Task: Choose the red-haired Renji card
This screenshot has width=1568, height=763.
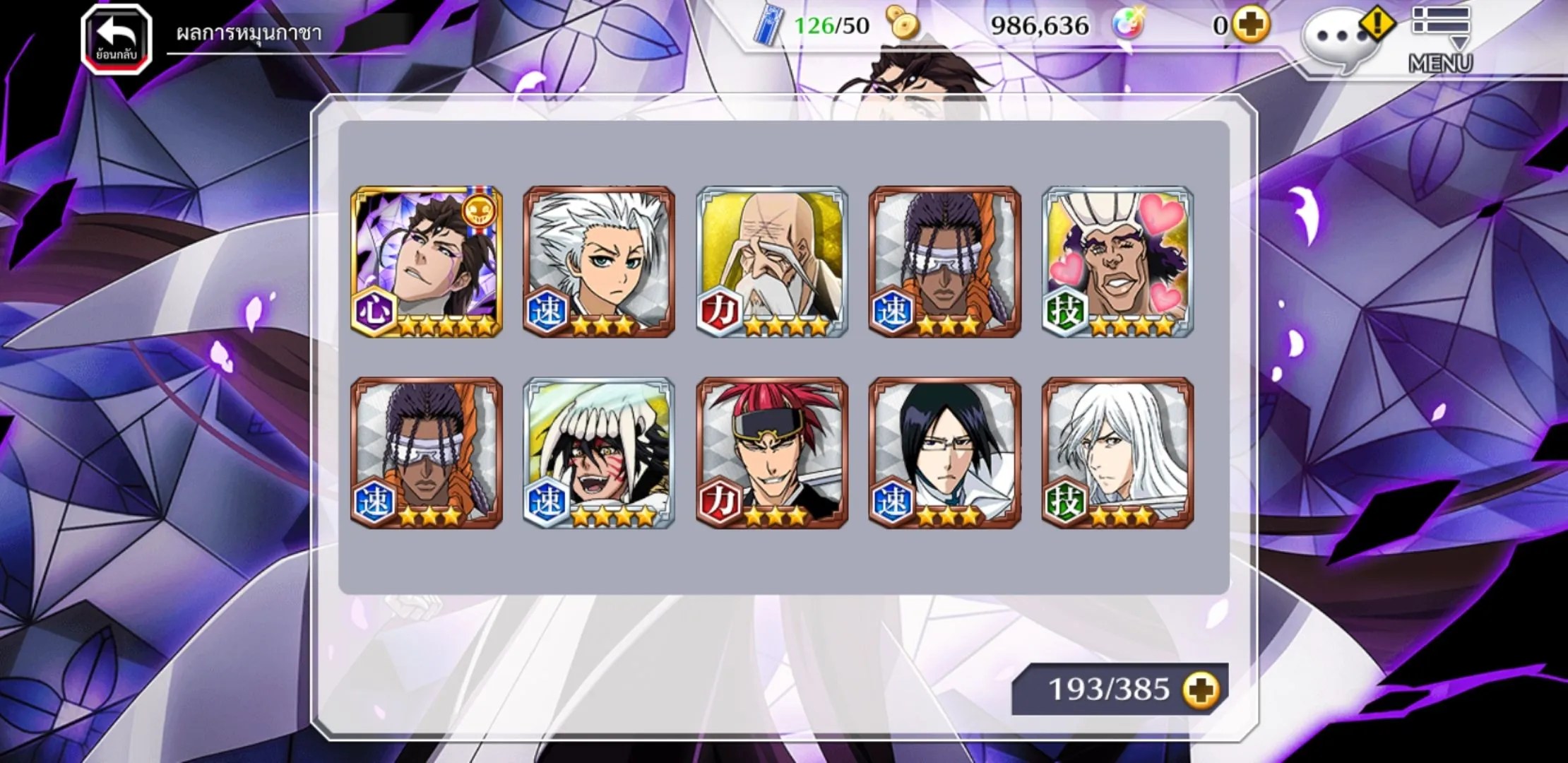Action: tap(772, 452)
